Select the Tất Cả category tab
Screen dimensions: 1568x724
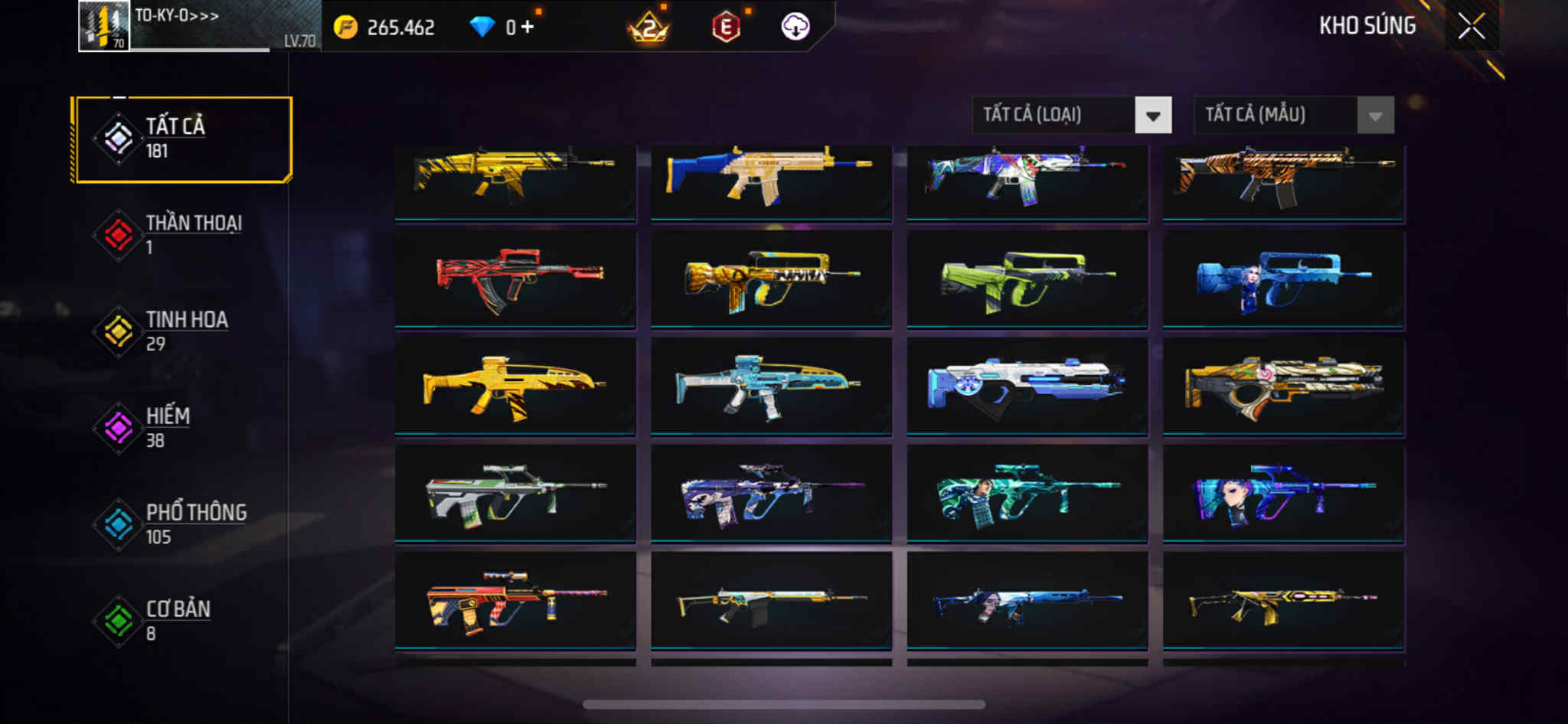click(x=182, y=139)
